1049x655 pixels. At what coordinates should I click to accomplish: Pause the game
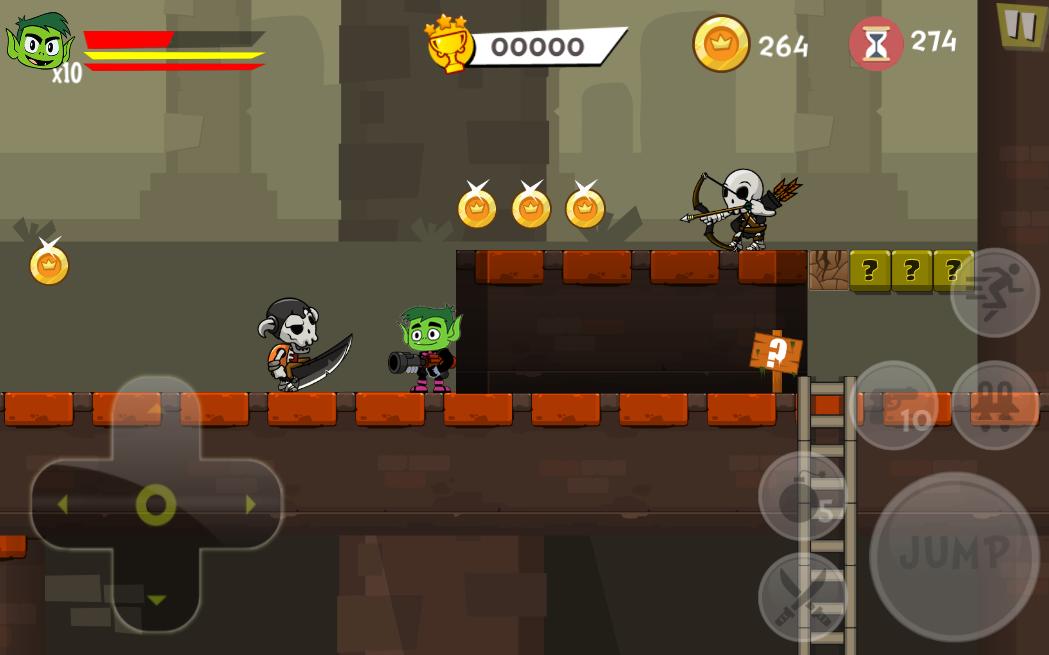(1020, 24)
